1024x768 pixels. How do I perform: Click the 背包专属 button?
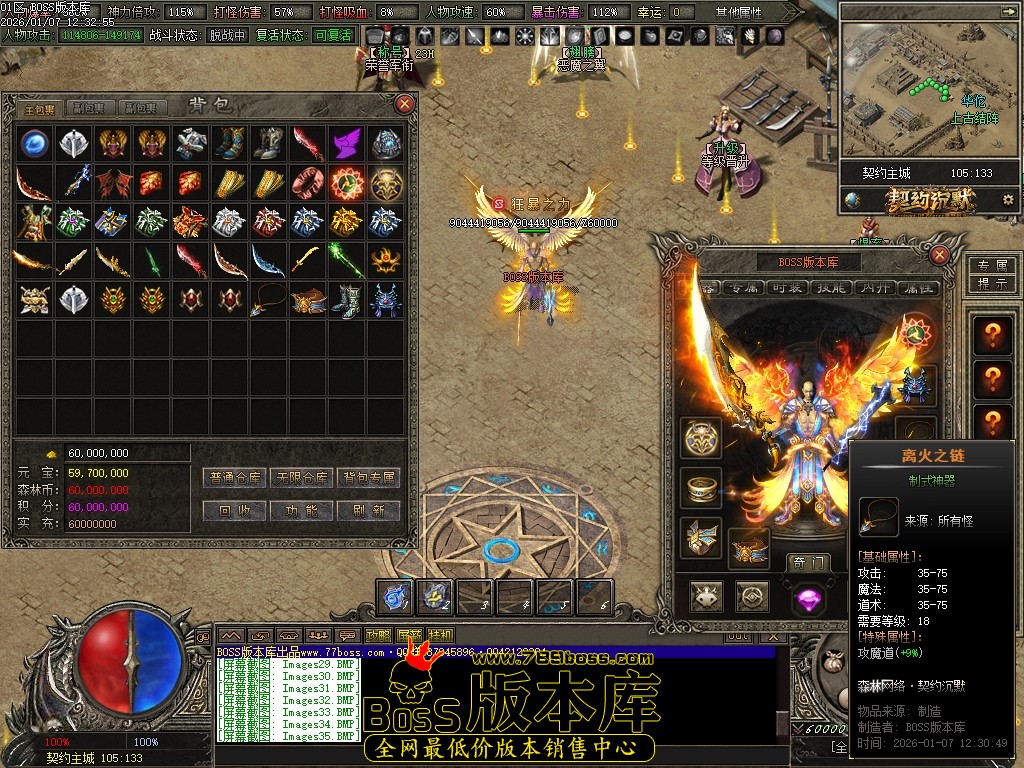(369, 478)
